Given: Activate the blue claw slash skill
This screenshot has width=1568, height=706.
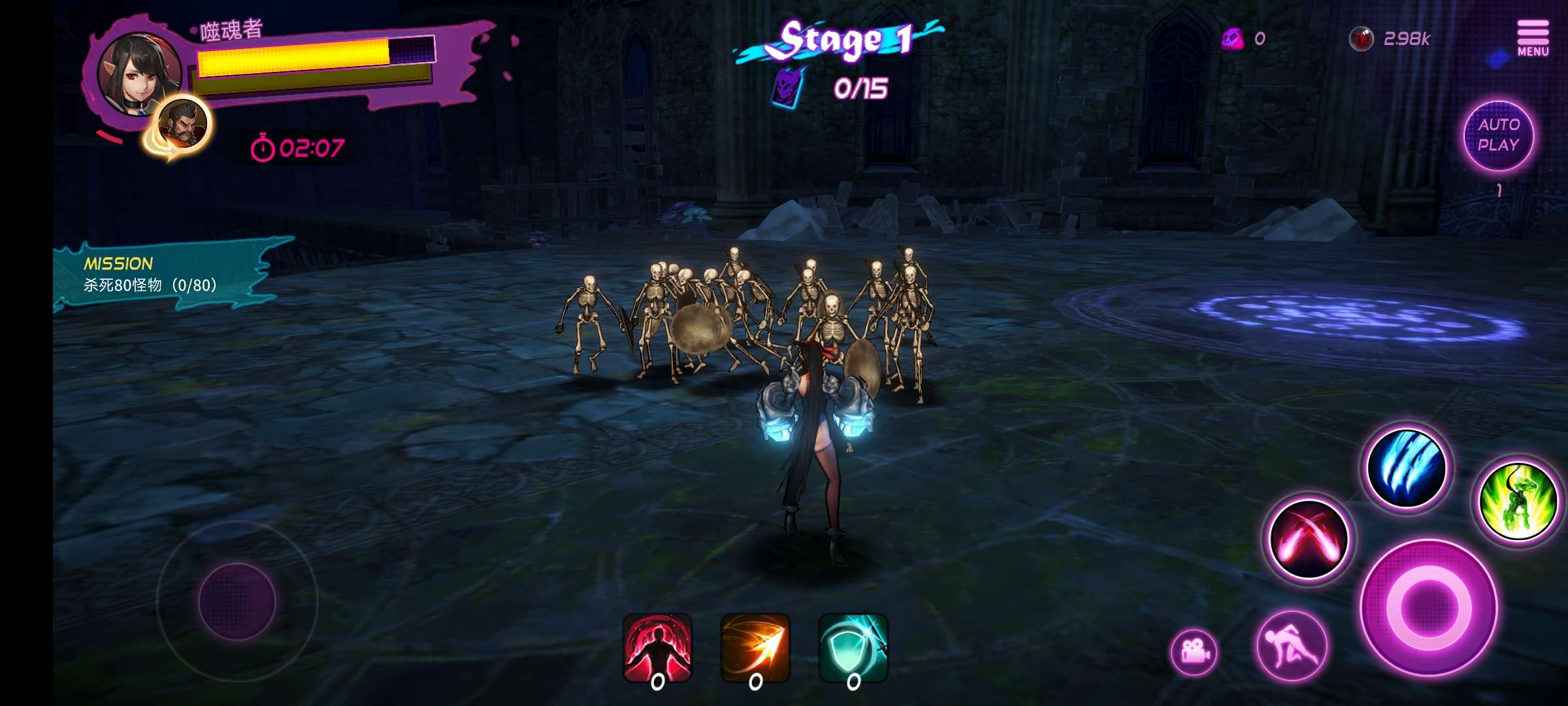Looking at the screenshot, I should click(x=1407, y=468).
